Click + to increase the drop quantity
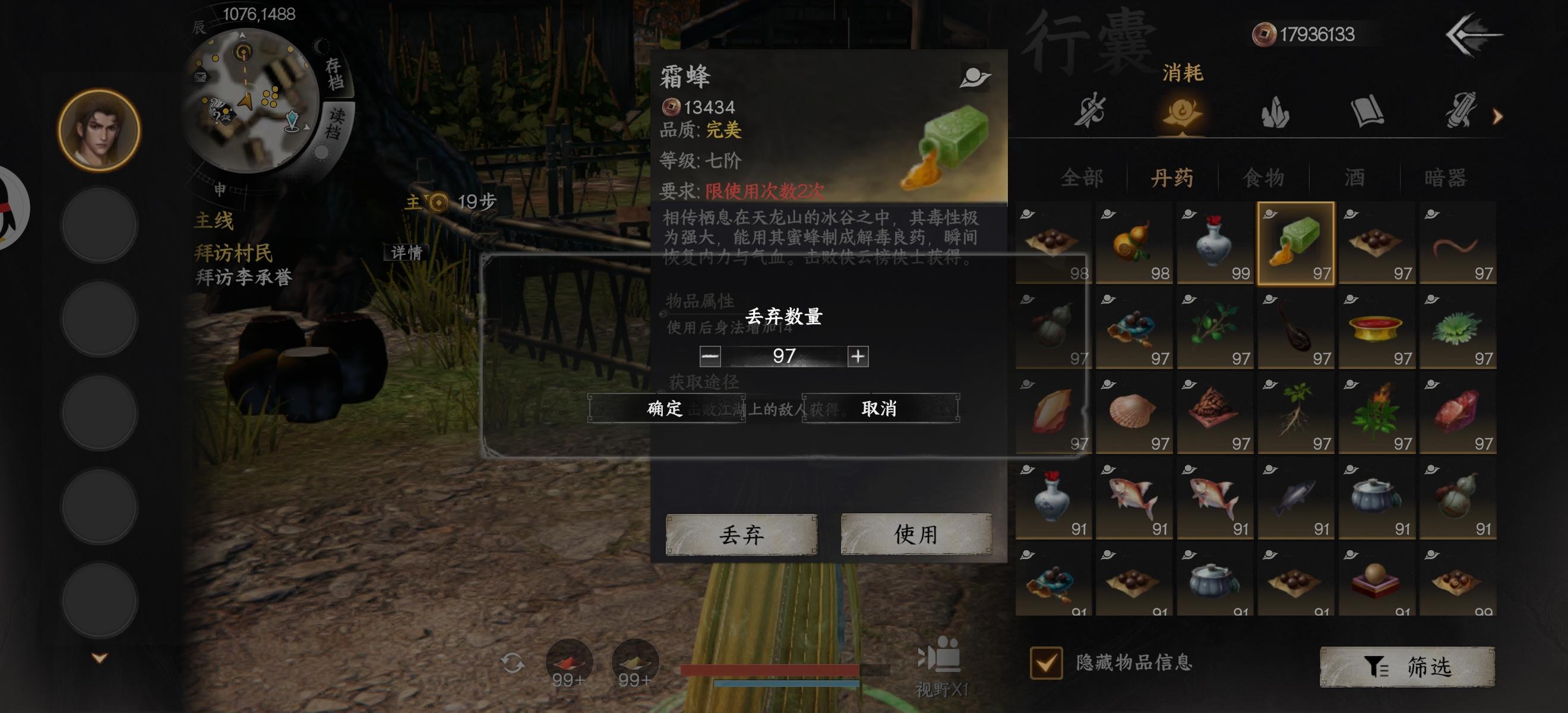 pyautogui.click(x=859, y=356)
